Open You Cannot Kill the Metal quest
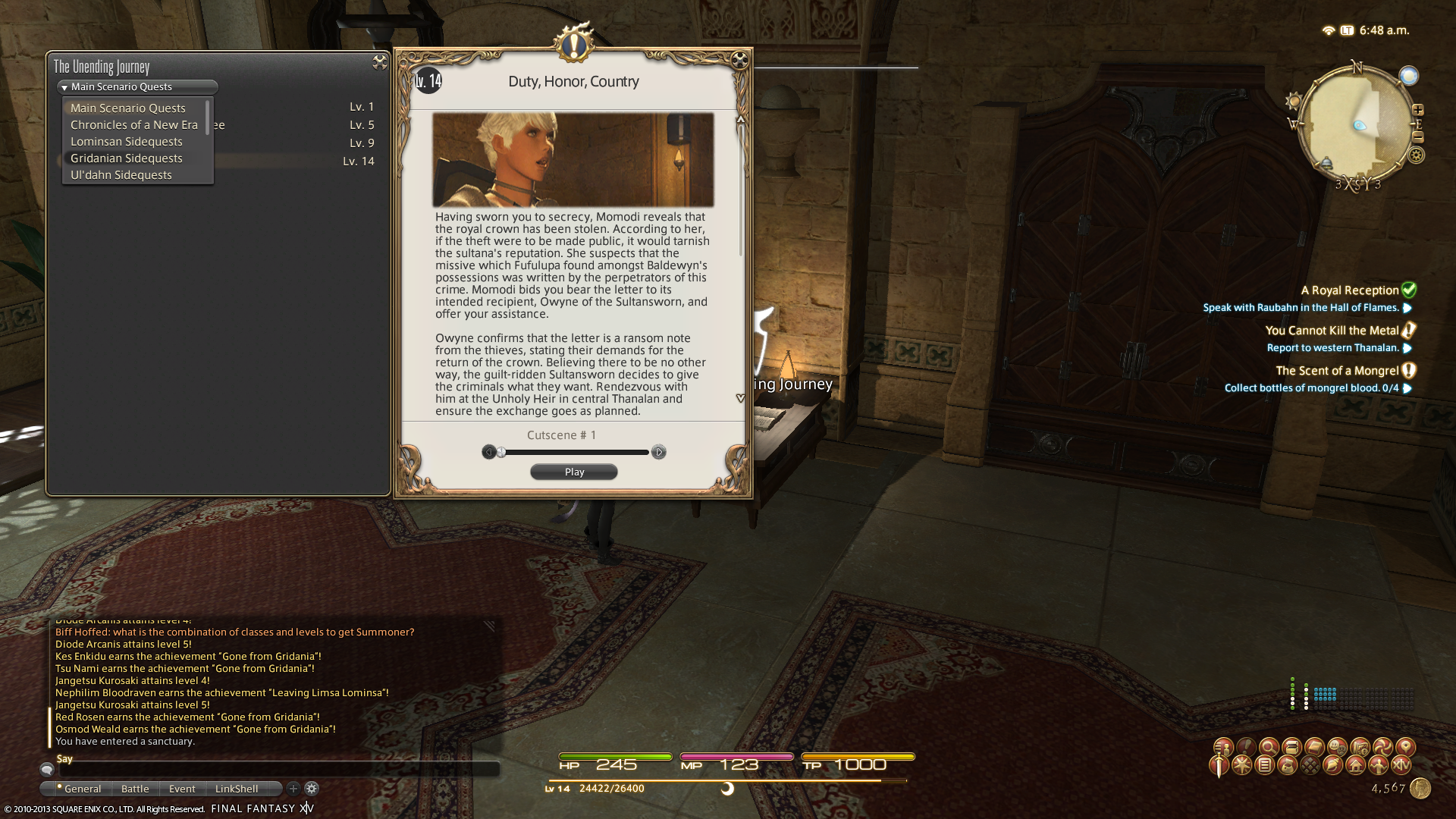 click(x=1332, y=331)
